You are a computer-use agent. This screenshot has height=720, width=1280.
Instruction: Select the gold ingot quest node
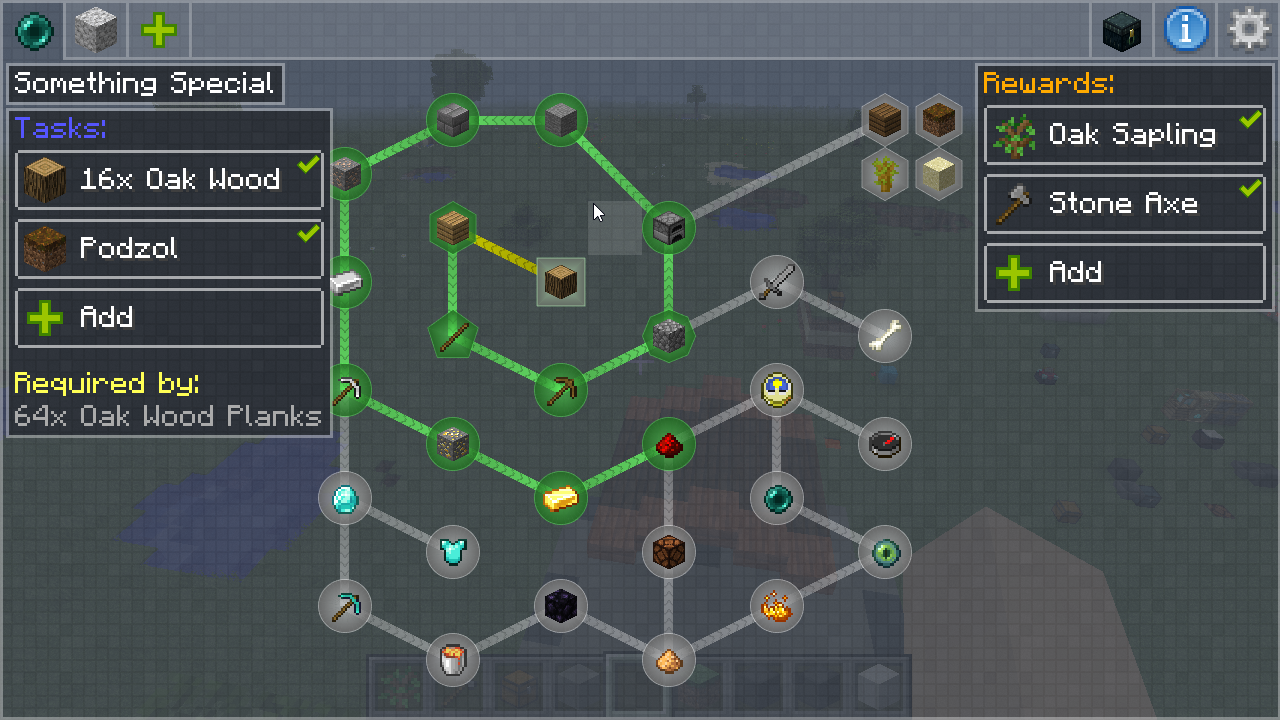tap(561, 497)
